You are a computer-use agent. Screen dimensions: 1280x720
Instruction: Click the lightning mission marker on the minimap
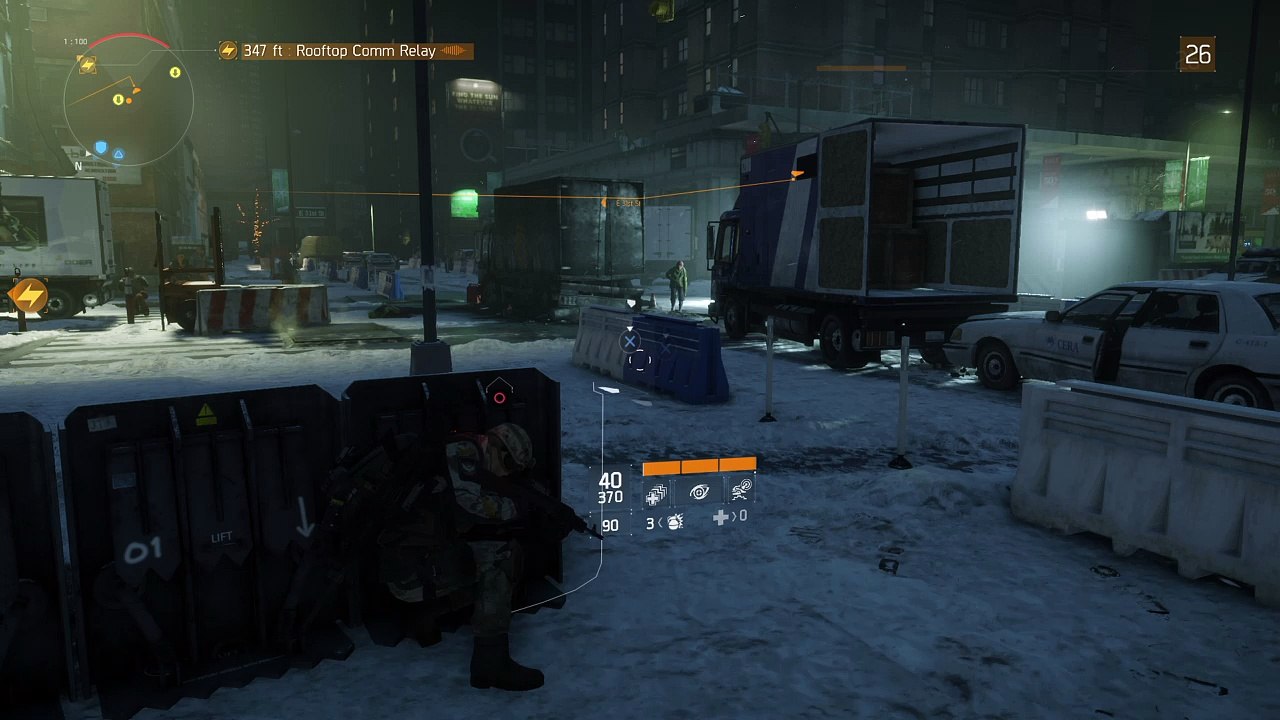(x=88, y=65)
